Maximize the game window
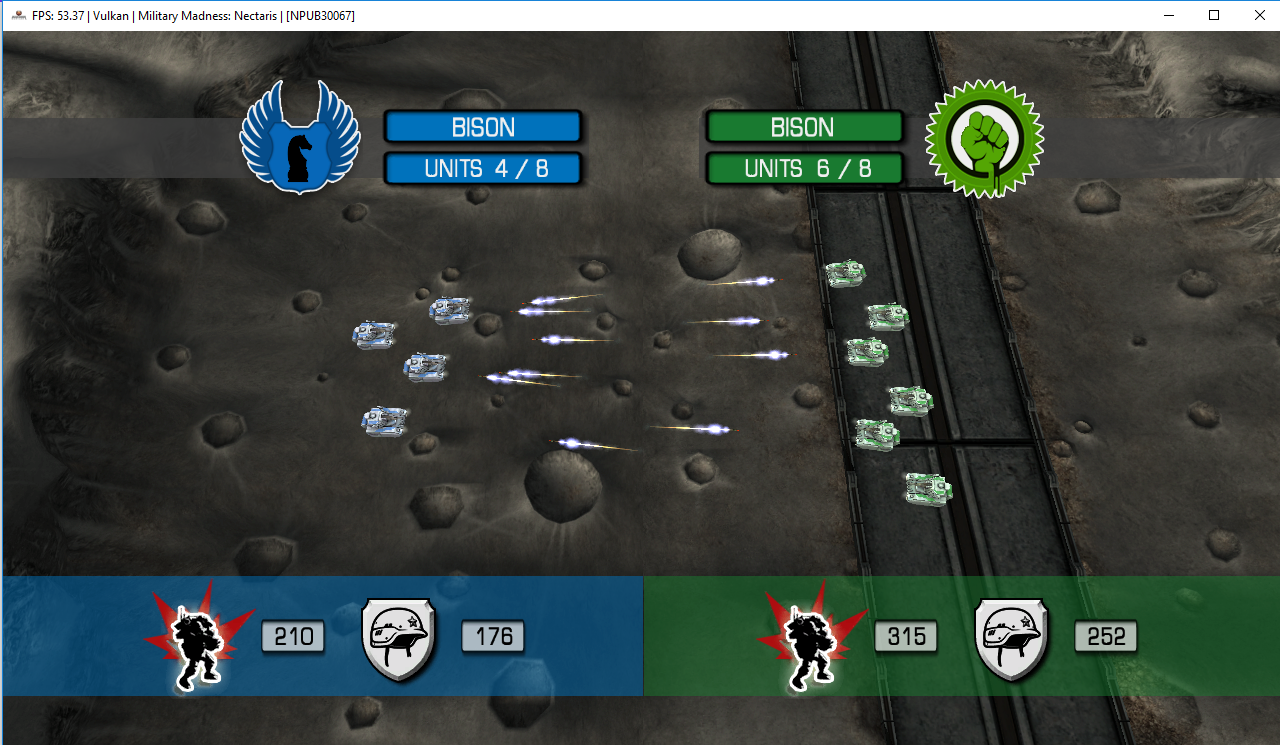This screenshot has width=1280, height=745. coord(1213,15)
